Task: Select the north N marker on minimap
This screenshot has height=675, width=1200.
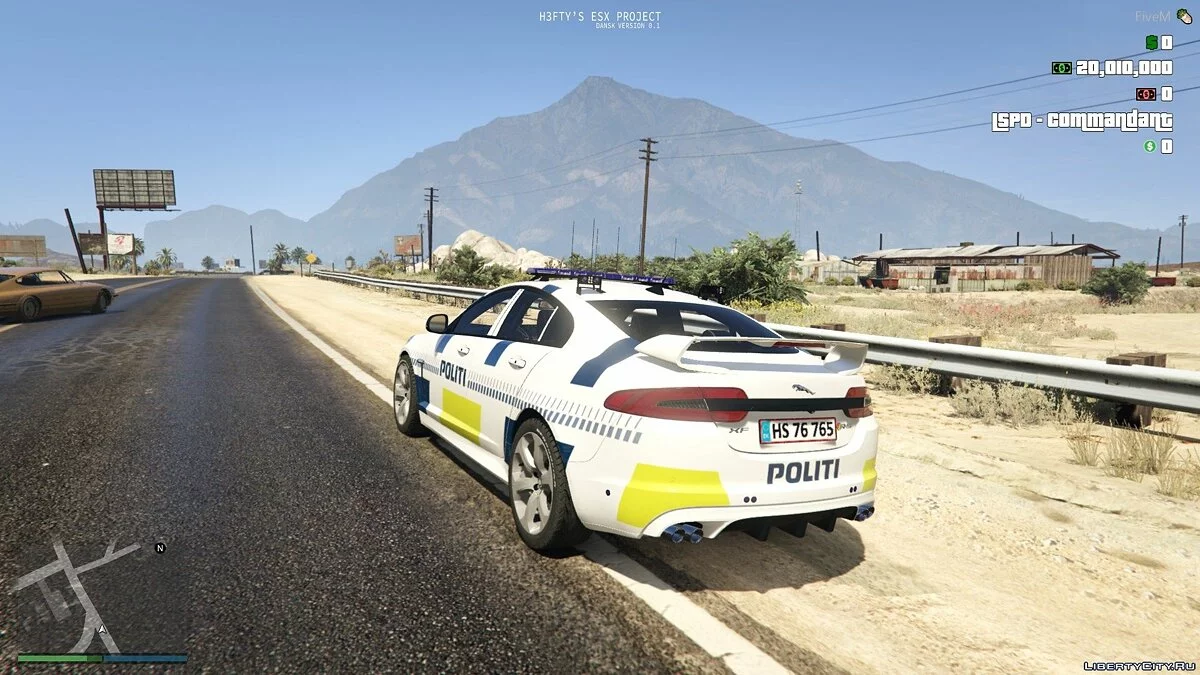Action: tap(160, 548)
